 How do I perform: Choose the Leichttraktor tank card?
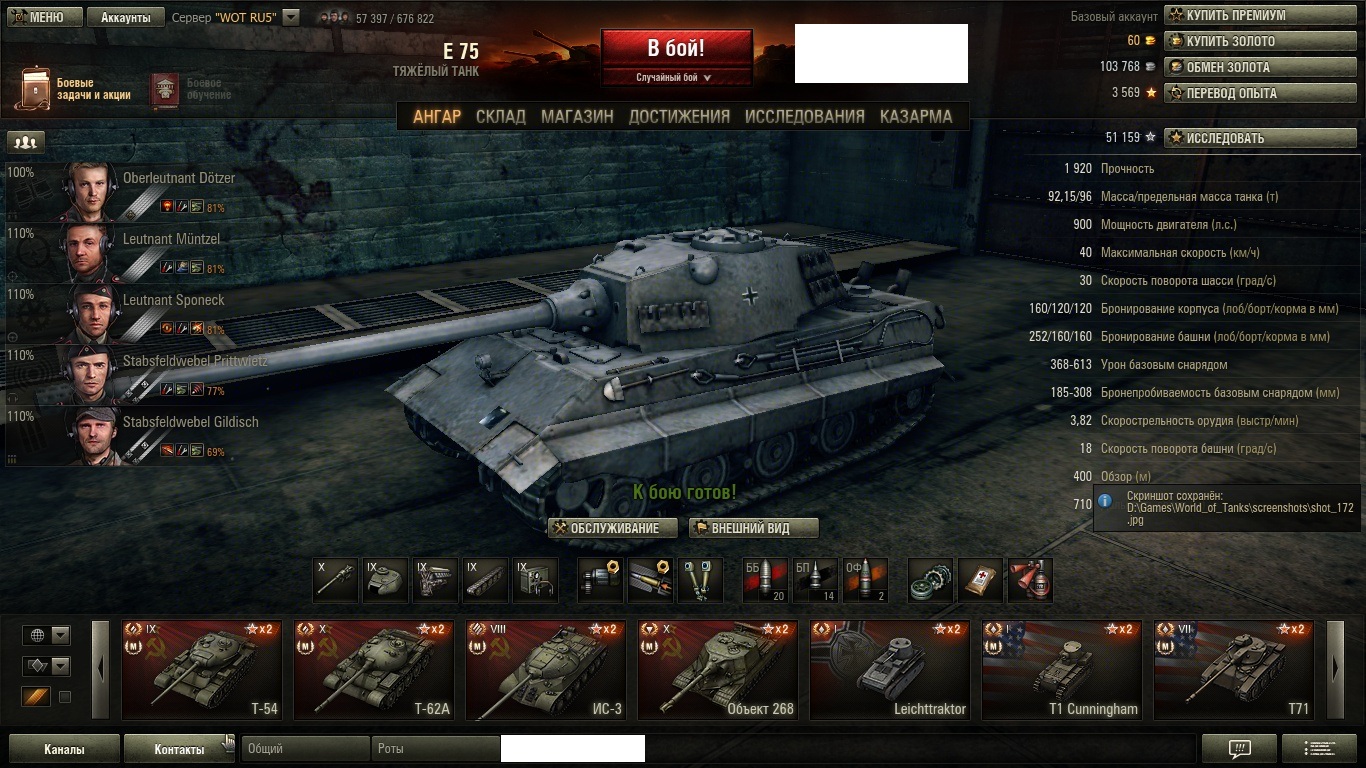click(890, 670)
